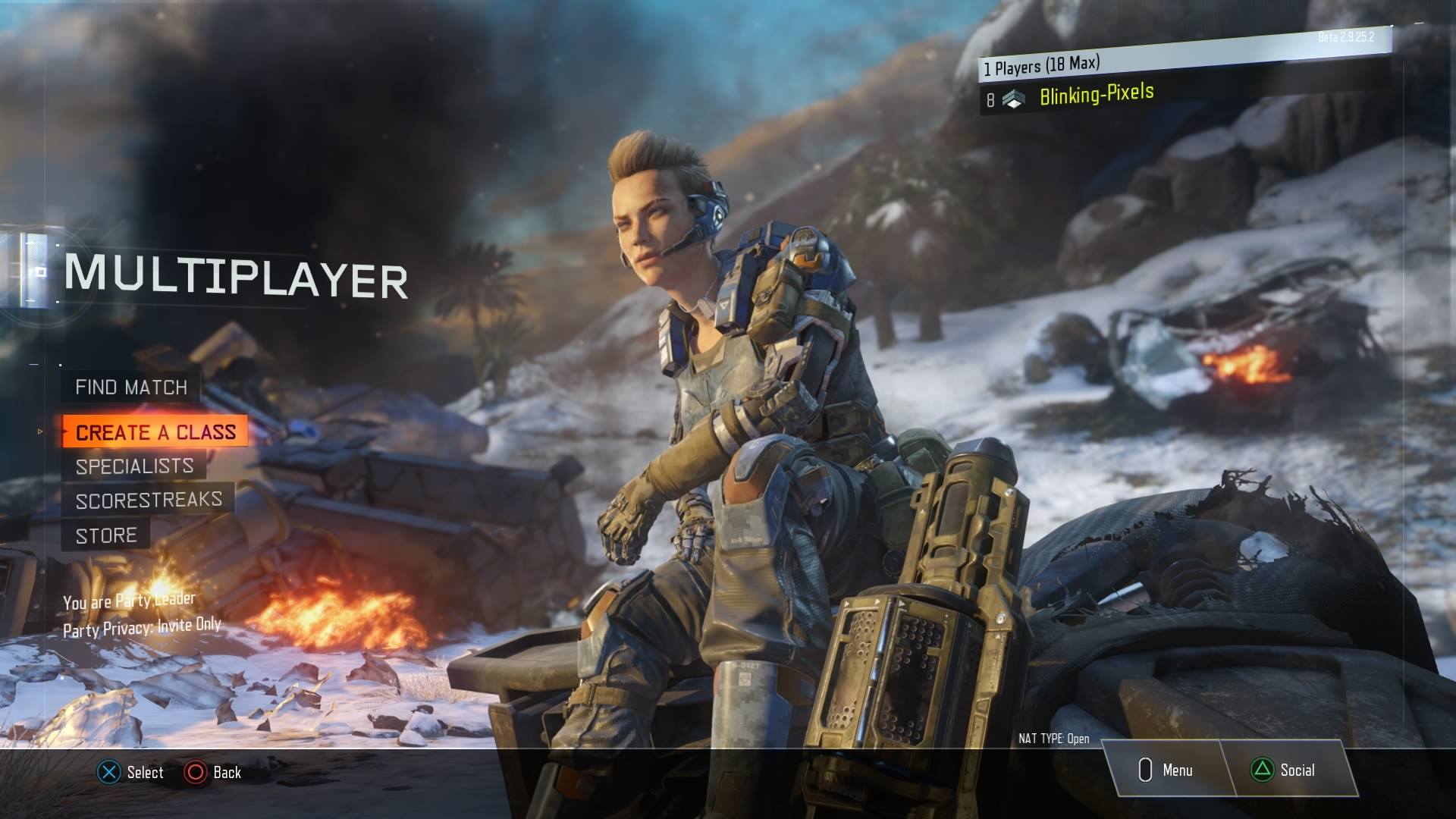1456x819 pixels.
Task: Open the Social panel button
Action: tap(1285, 770)
